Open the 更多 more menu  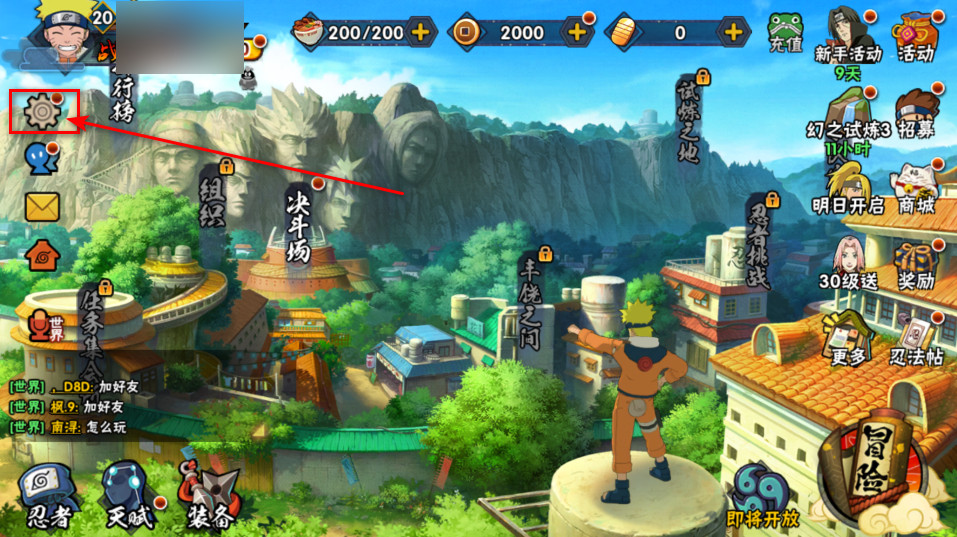847,338
